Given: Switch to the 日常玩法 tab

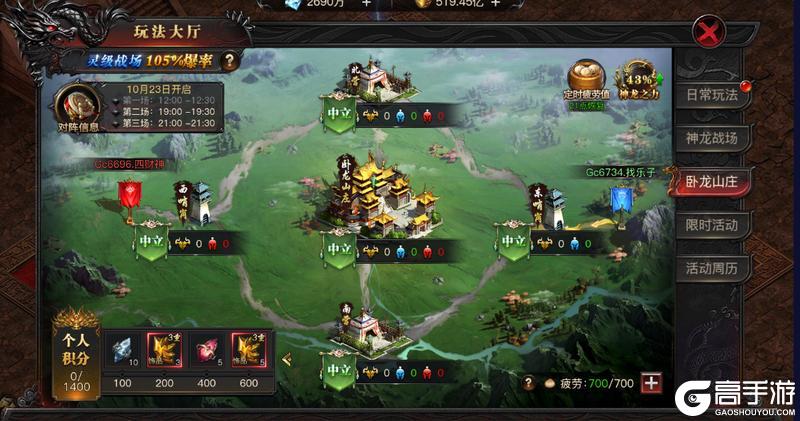Looking at the screenshot, I should point(711,96).
